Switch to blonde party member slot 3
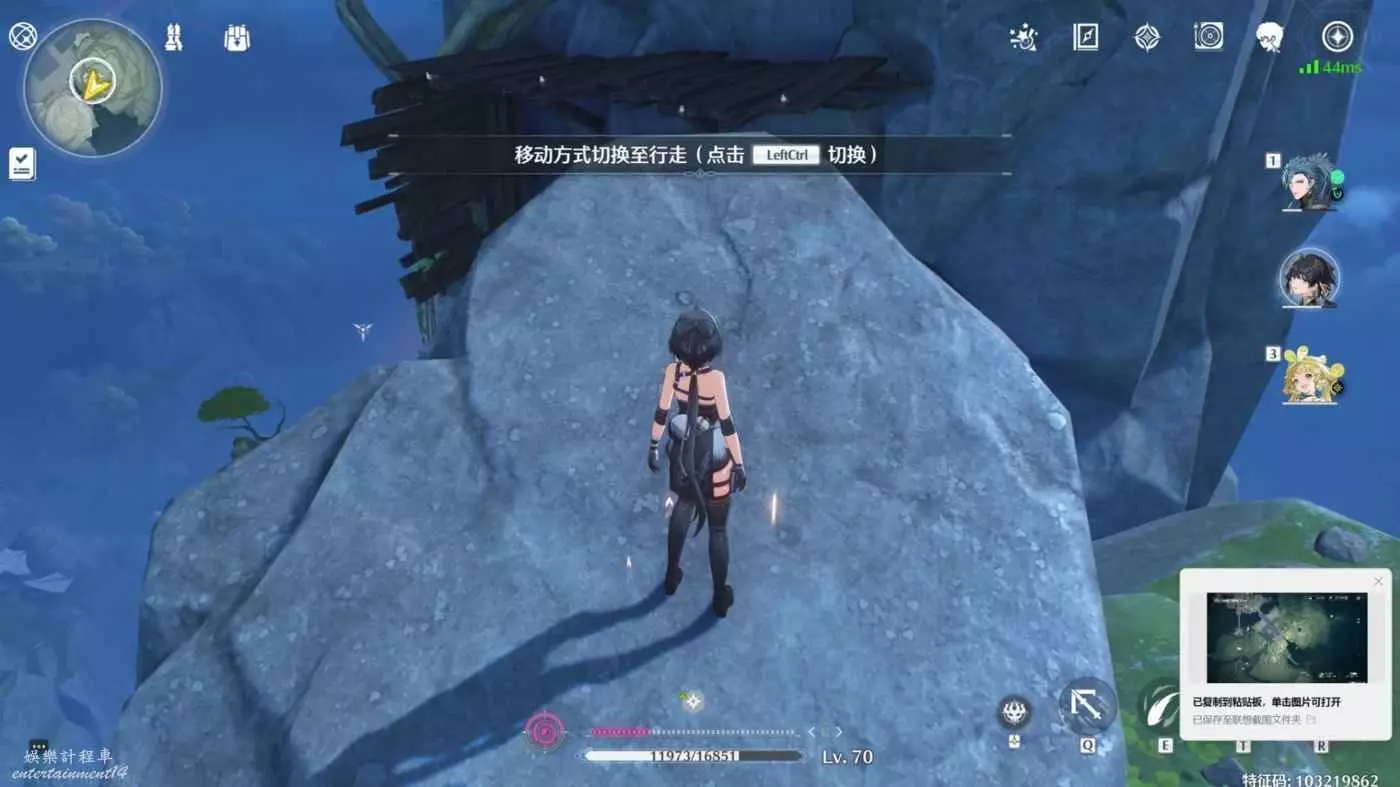The image size is (1400, 787). [1309, 376]
